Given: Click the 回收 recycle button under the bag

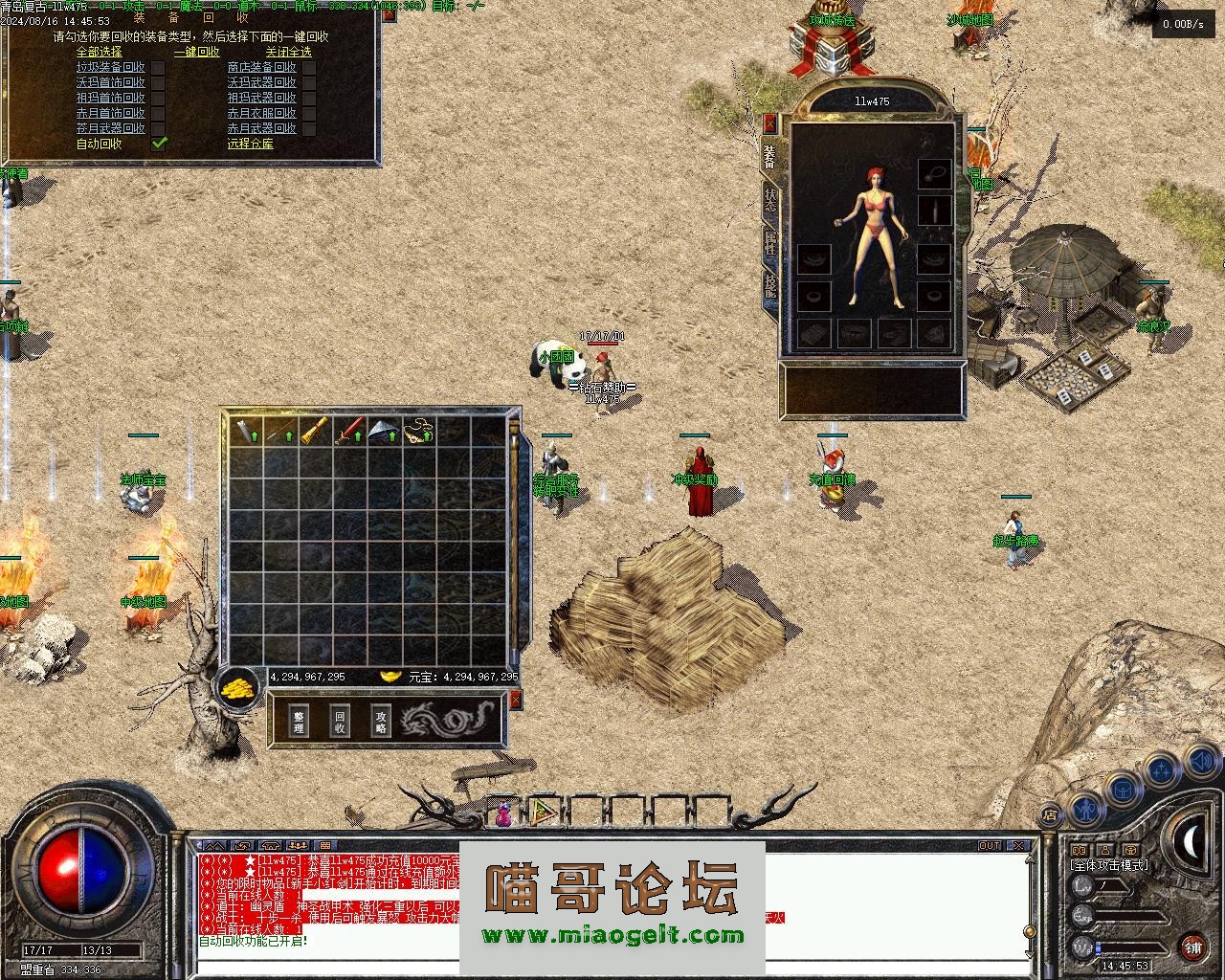Looking at the screenshot, I should (x=340, y=722).
